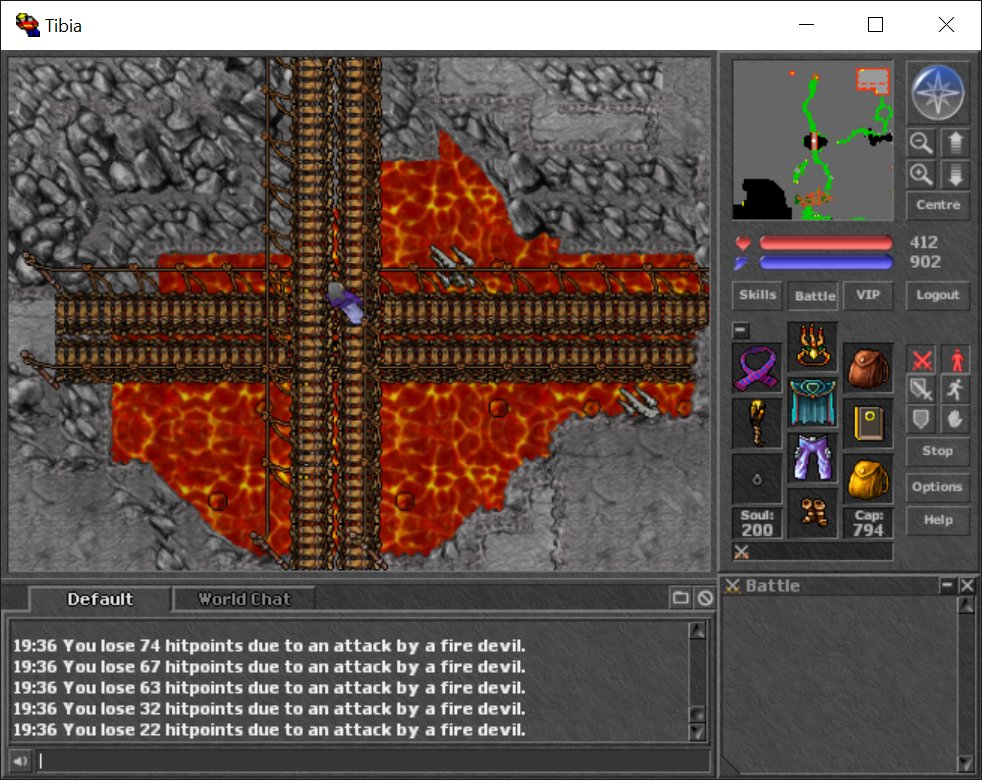Open the VIP list

coord(867,295)
